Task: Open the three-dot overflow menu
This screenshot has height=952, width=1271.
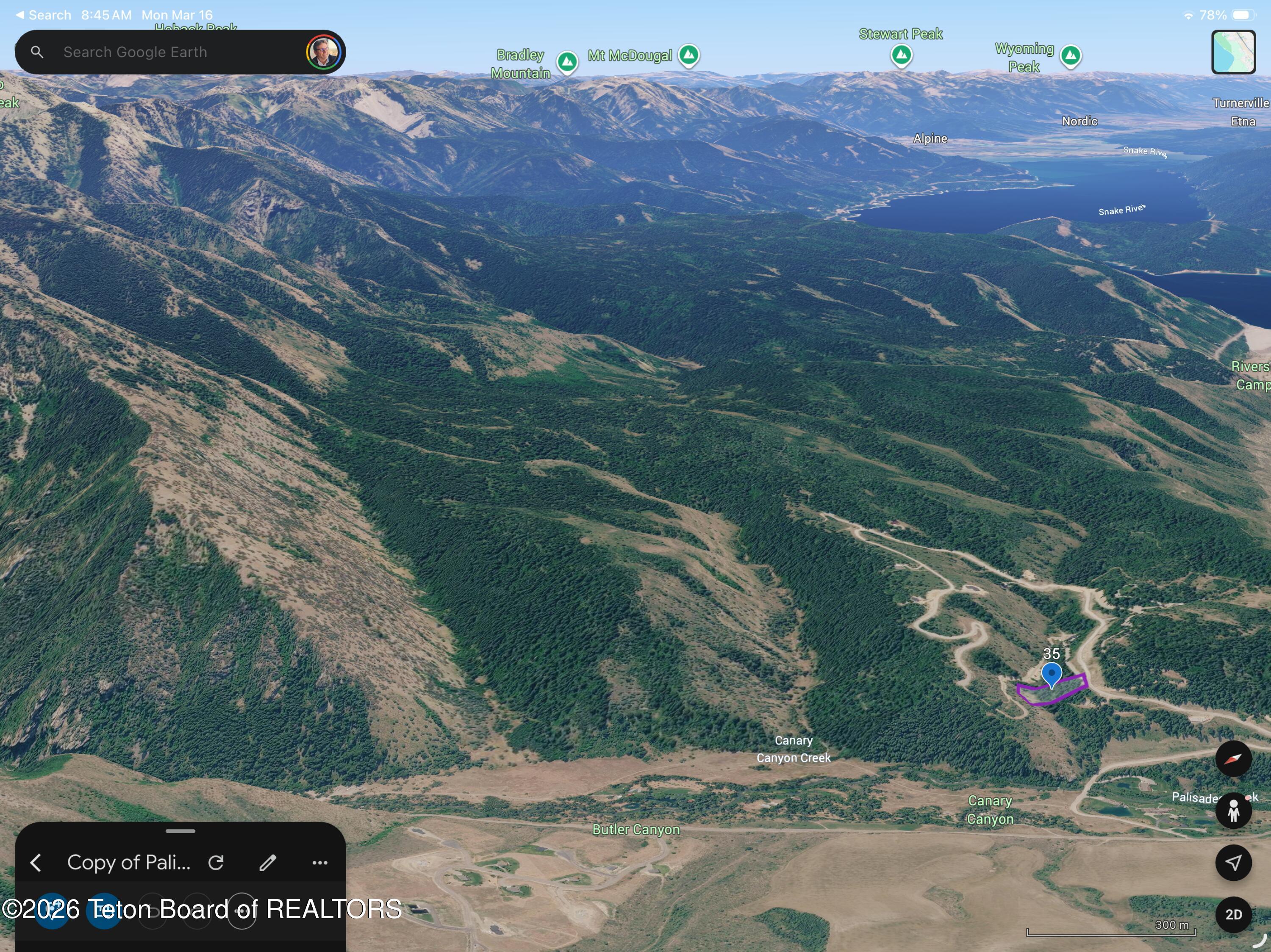Action: pos(320,862)
